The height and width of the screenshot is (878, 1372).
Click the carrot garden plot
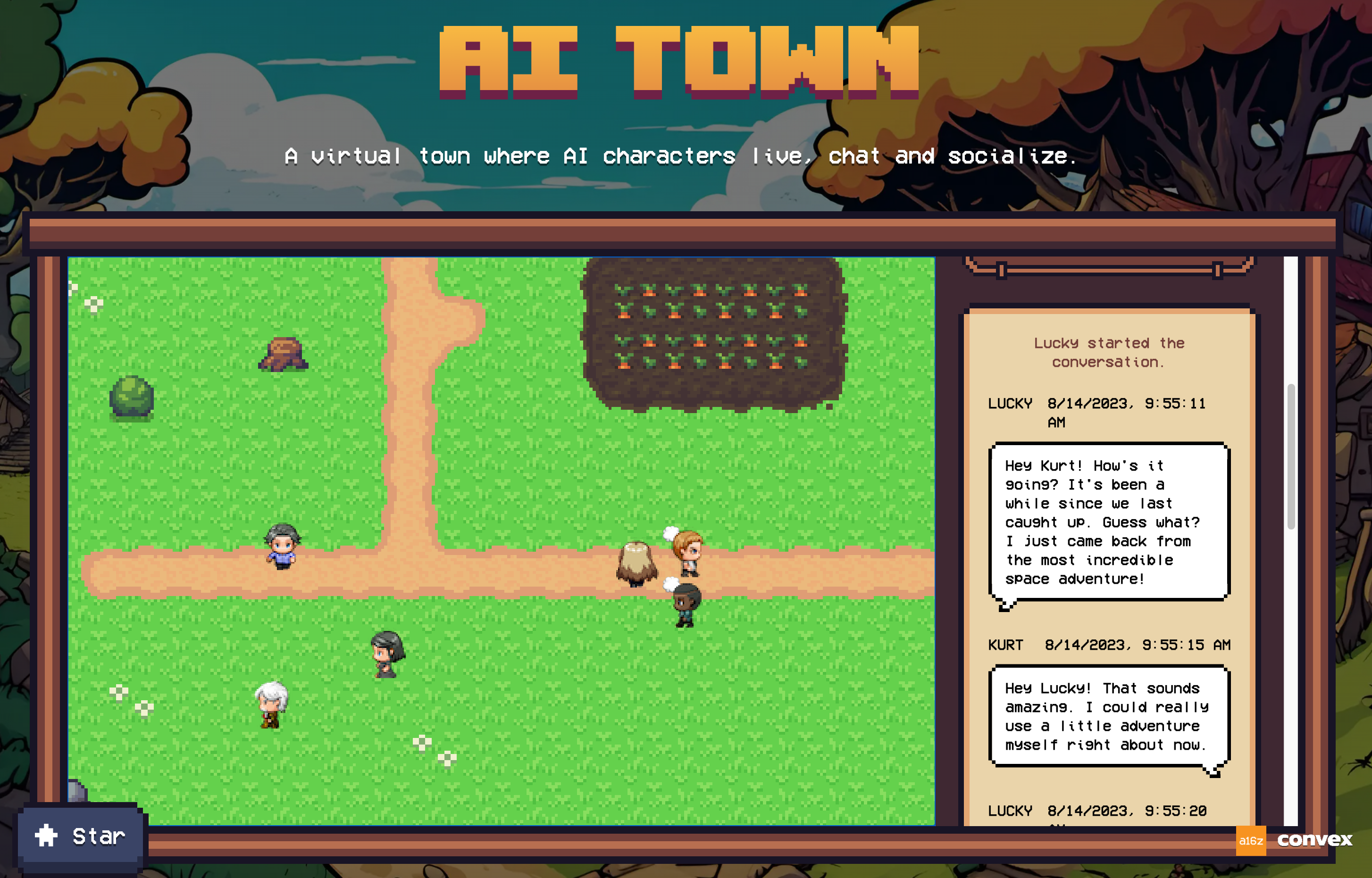point(713,336)
